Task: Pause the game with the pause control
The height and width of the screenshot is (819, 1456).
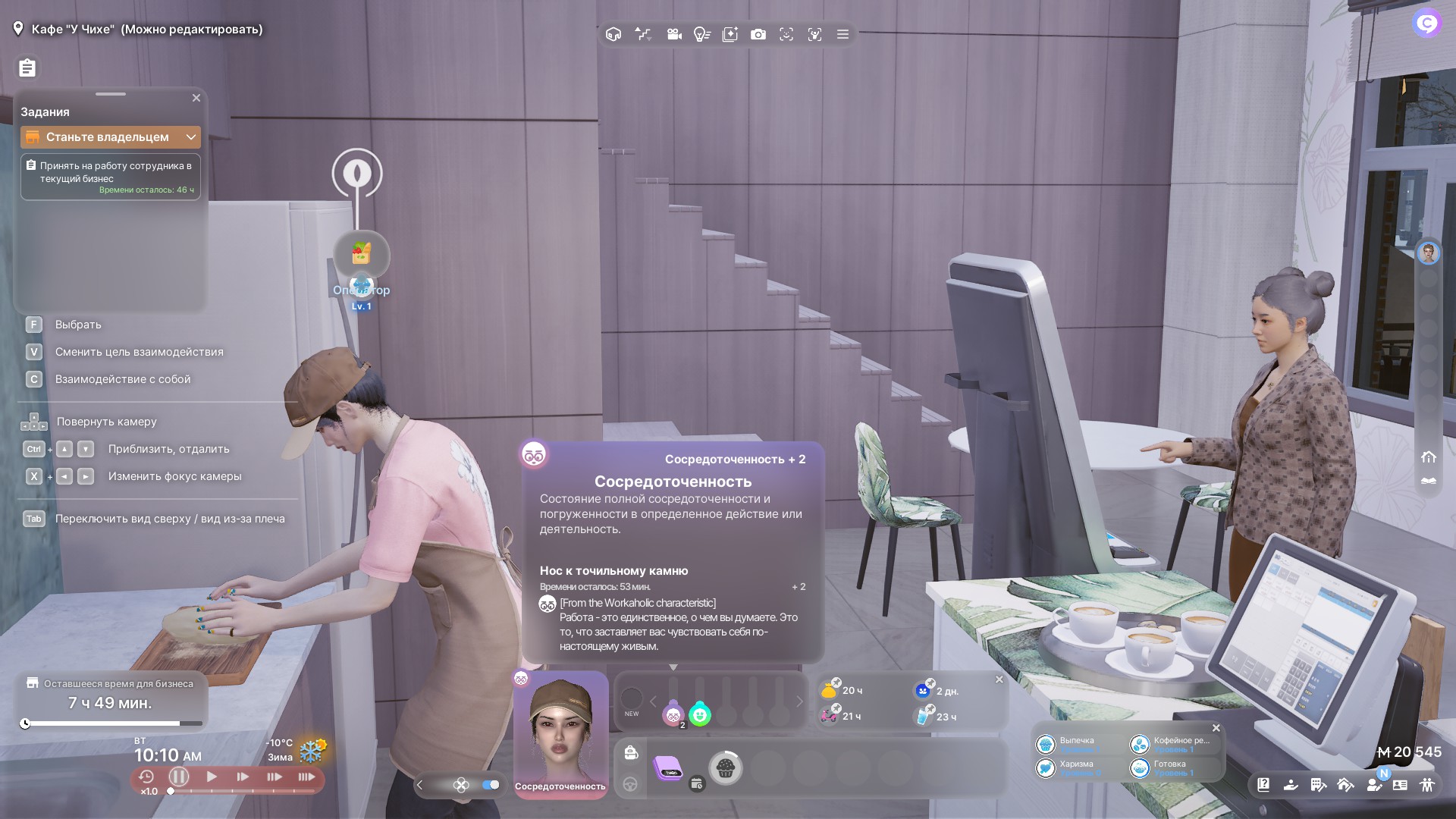Action: tap(179, 777)
